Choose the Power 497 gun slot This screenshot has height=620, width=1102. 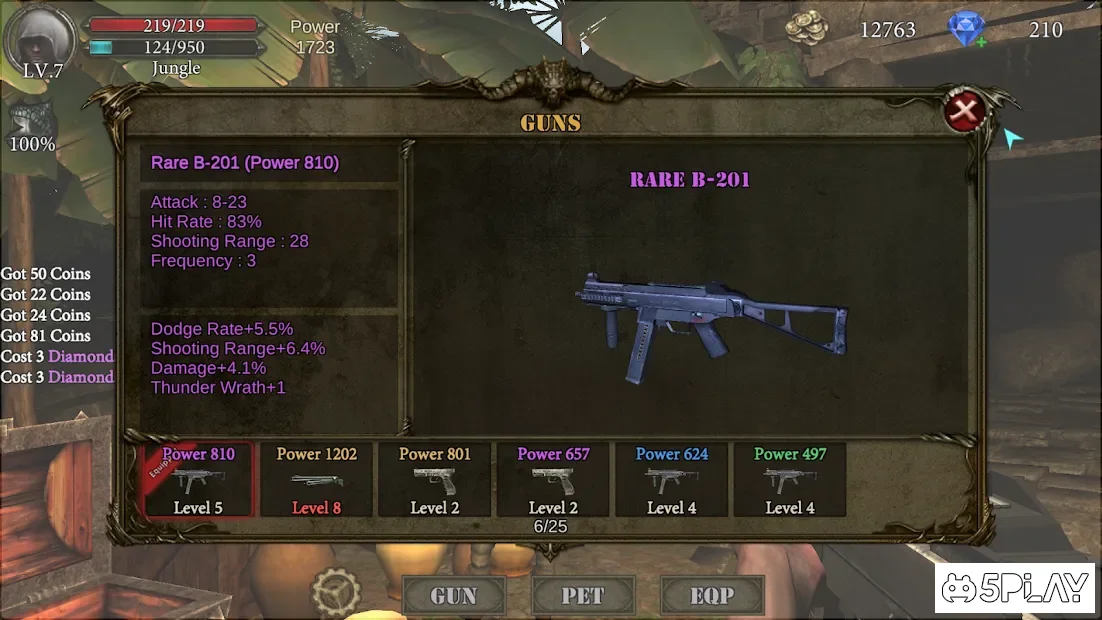click(x=789, y=480)
